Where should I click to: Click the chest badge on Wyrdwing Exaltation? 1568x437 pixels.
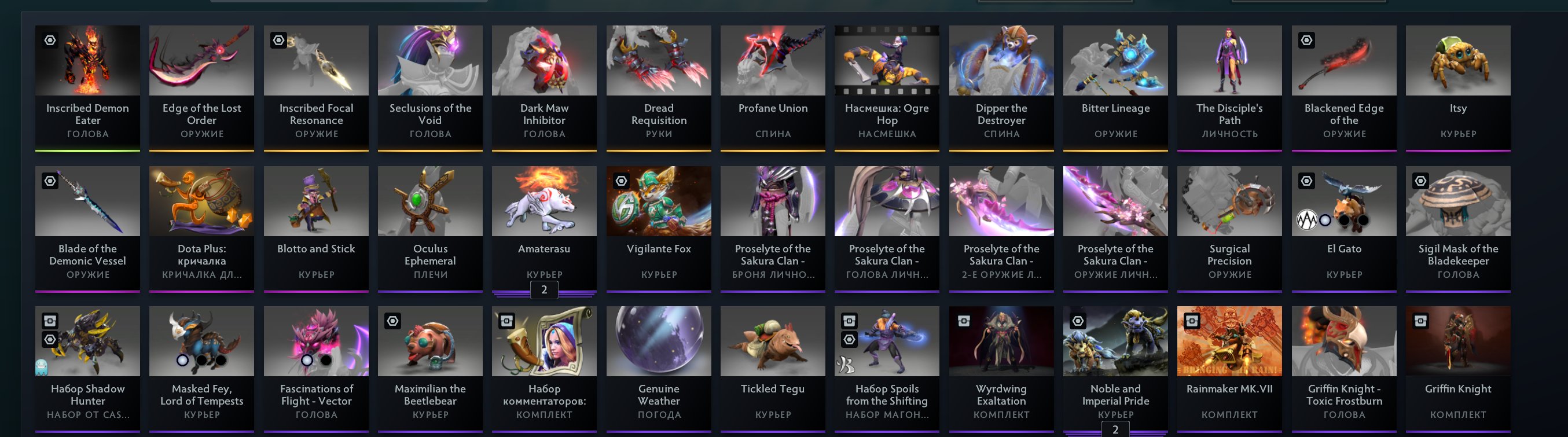963,322
